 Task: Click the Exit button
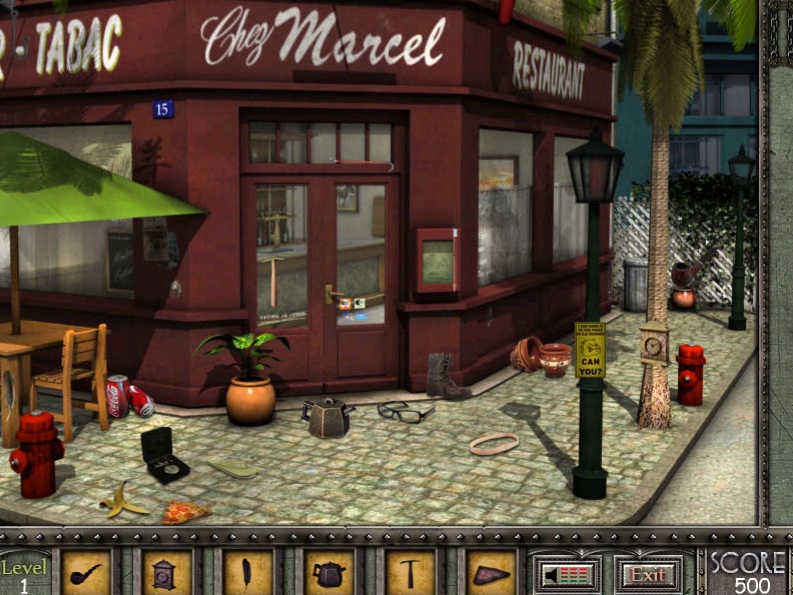pos(648,574)
